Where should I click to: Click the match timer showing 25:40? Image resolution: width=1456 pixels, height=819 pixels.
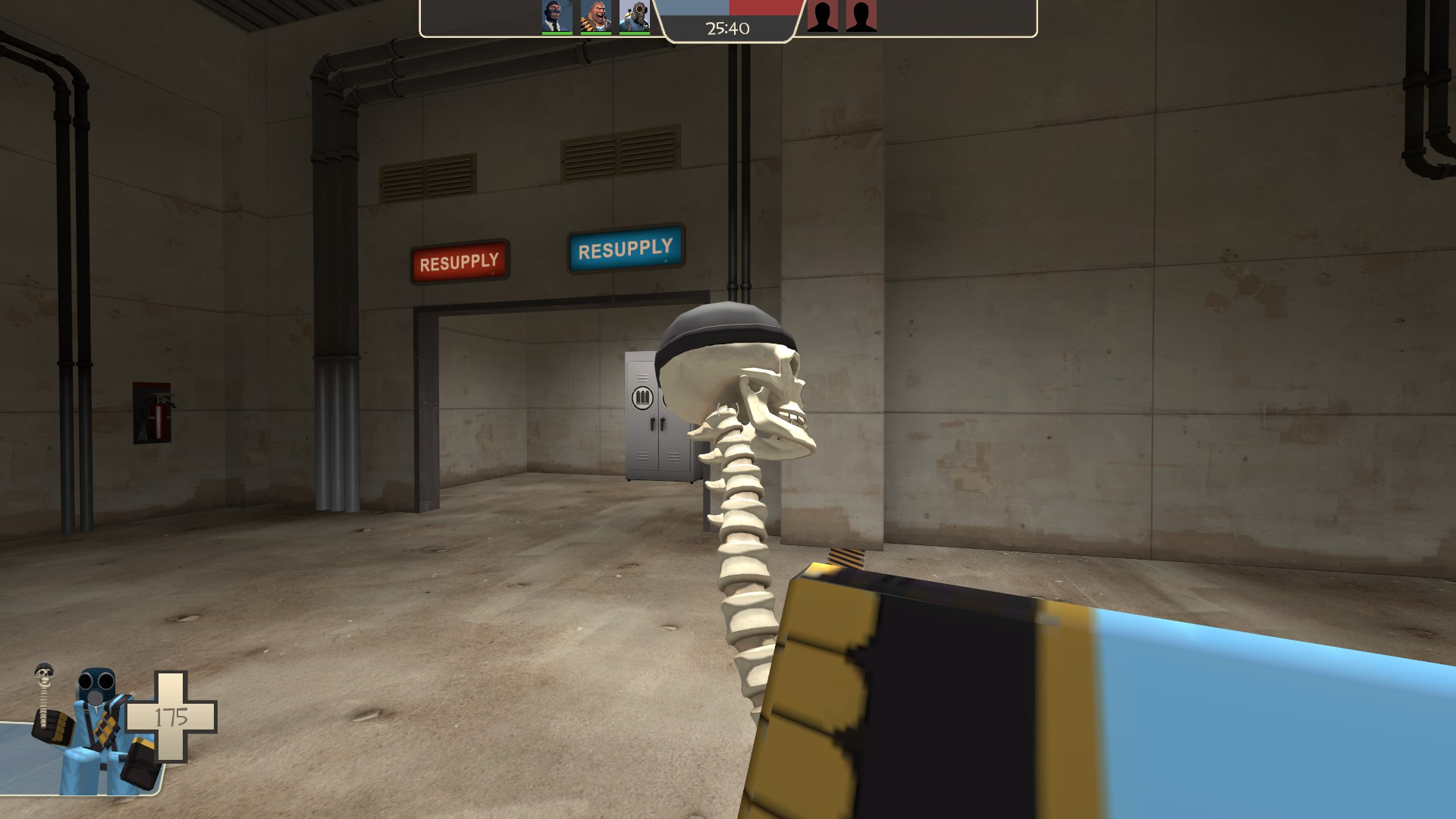click(726, 28)
